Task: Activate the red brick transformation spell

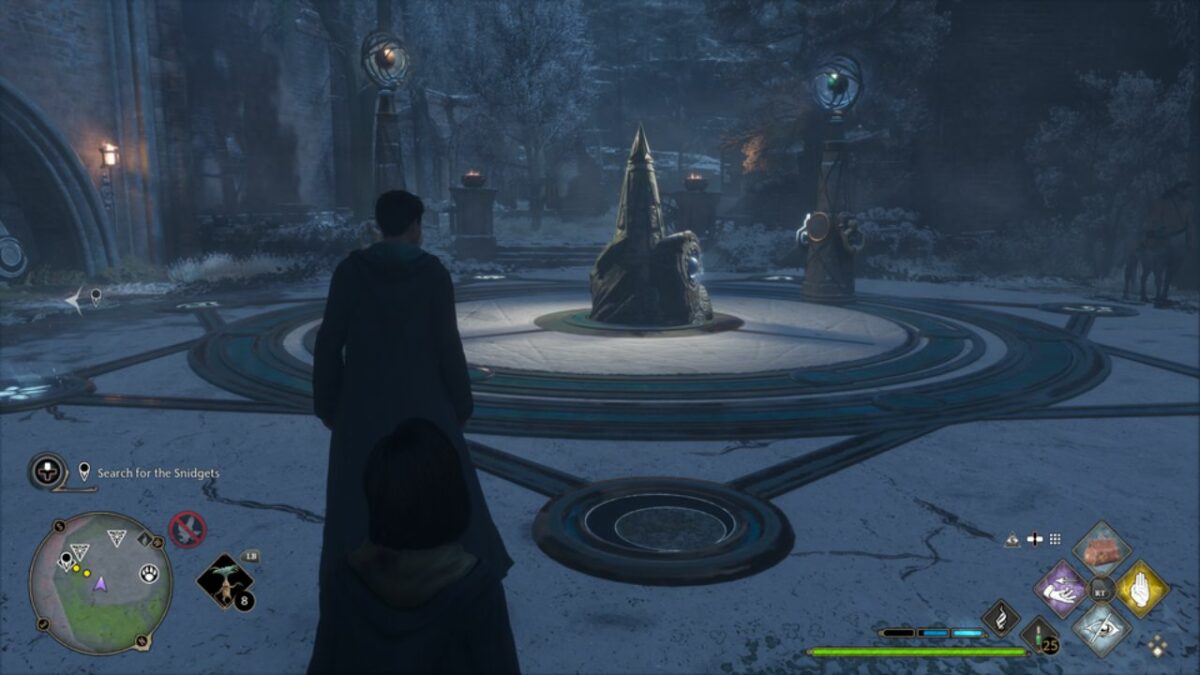Action: (x=1102, y=549)
